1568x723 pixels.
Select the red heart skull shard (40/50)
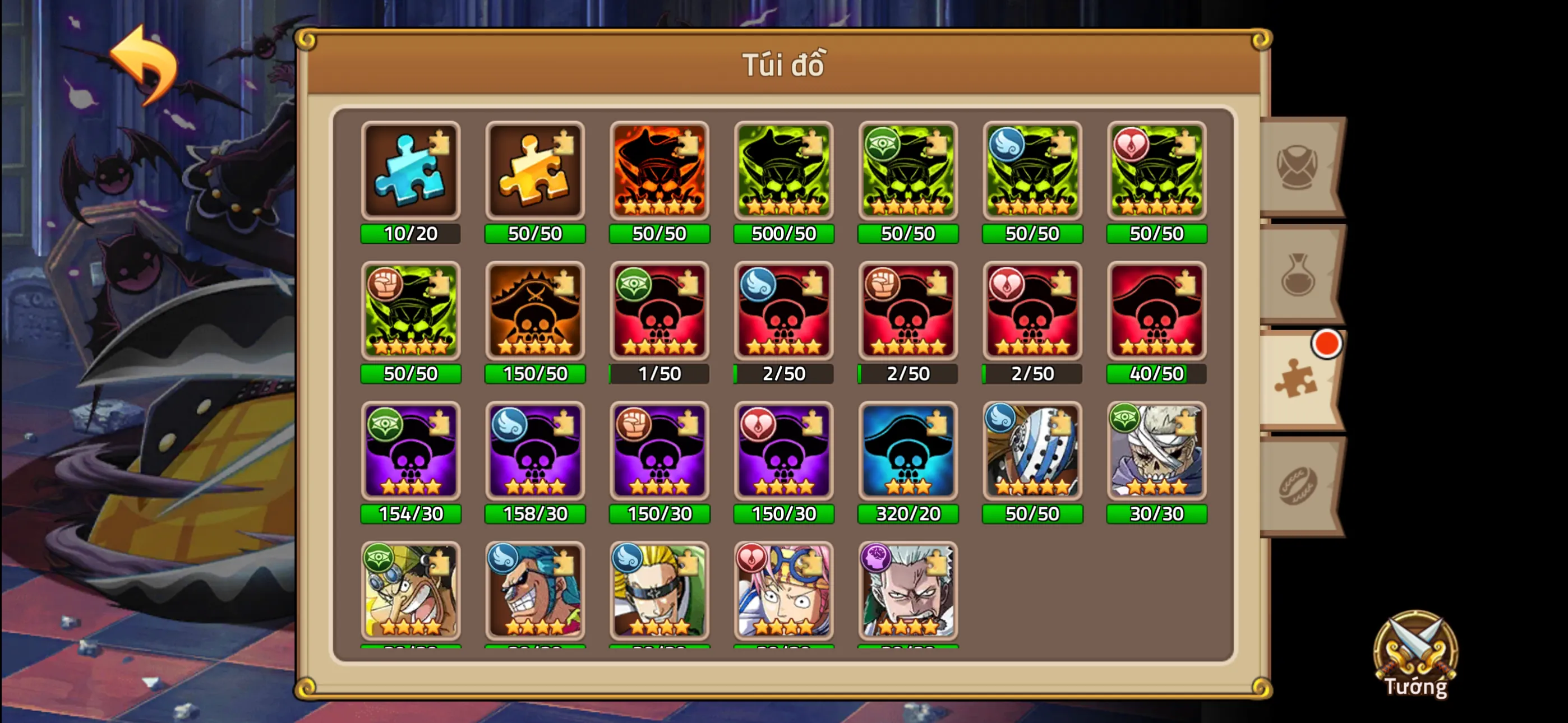pos(1156,312)
